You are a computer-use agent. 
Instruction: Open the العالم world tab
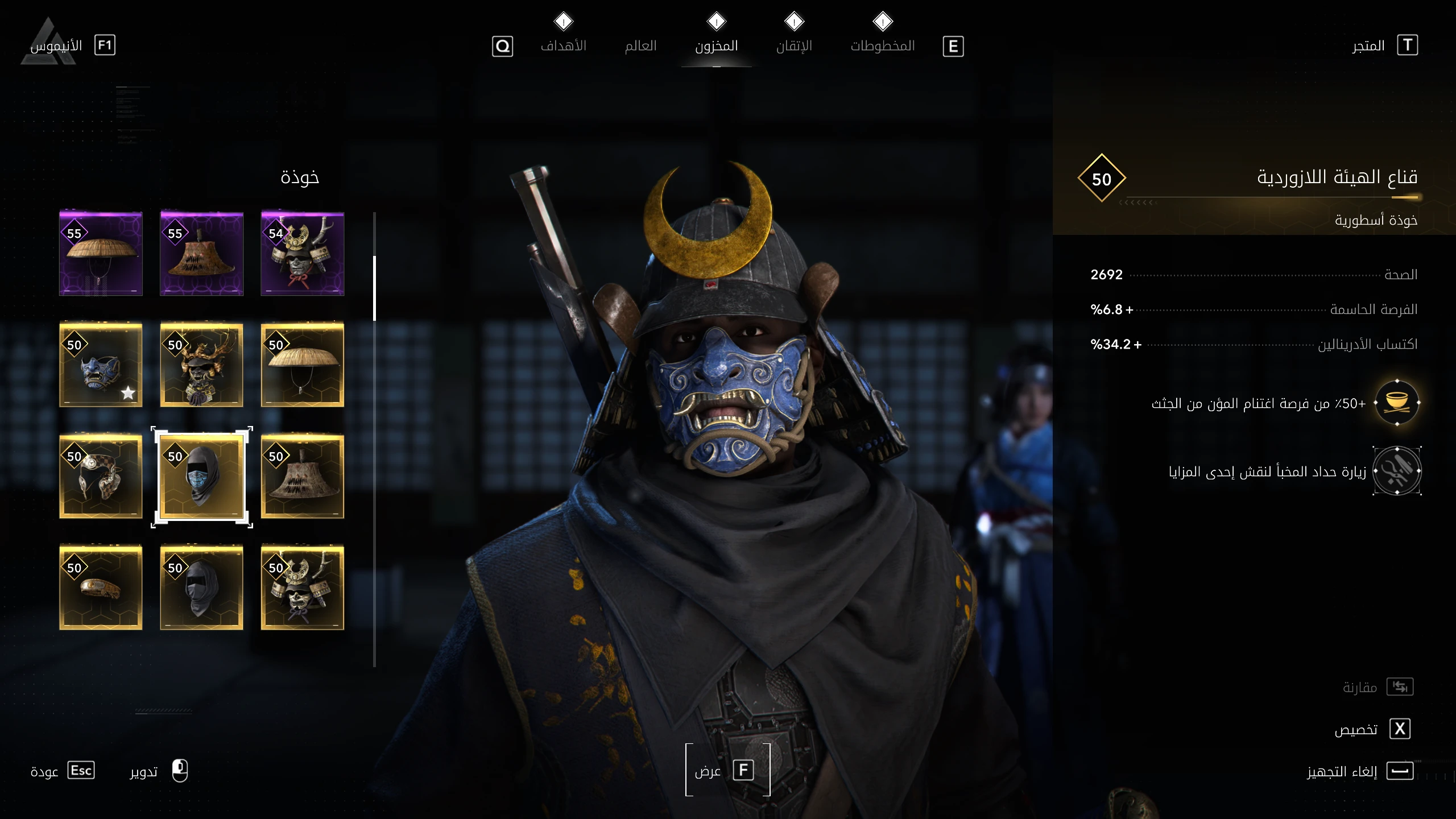640,45
